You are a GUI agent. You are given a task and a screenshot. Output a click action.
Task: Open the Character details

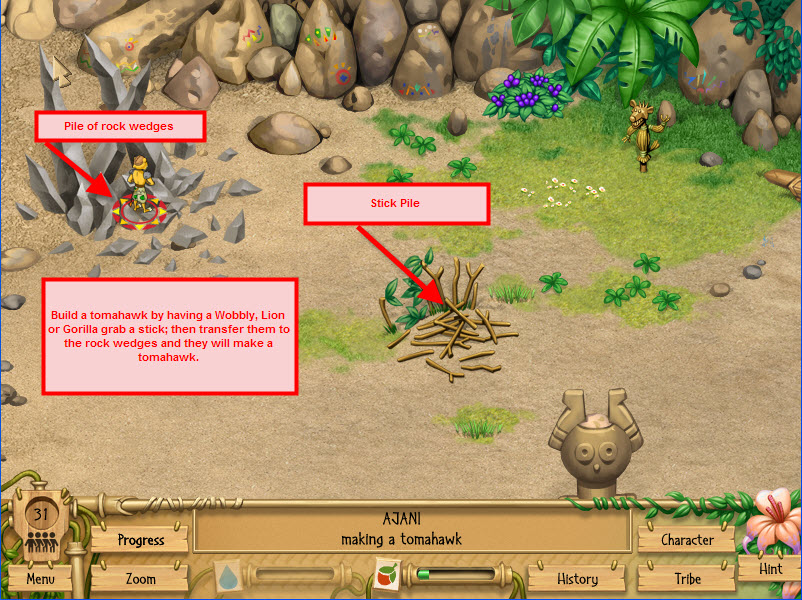pos(687,540)
